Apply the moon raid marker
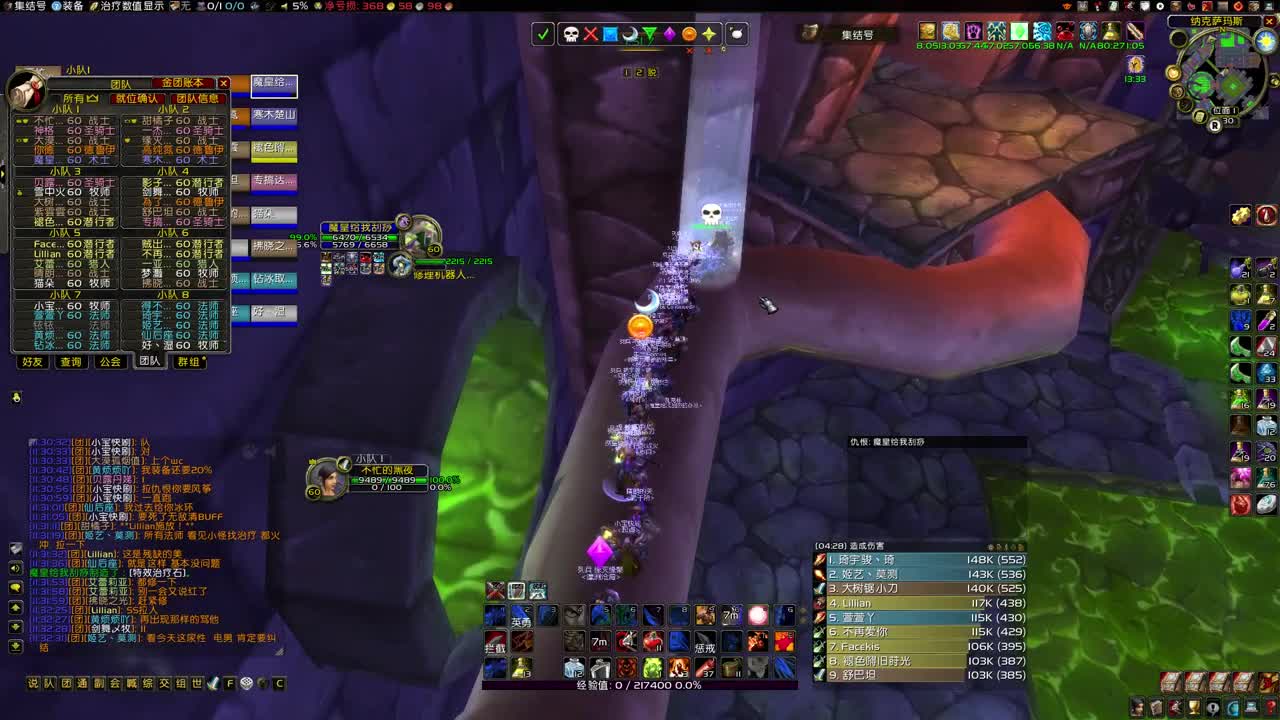 [630, 33]
